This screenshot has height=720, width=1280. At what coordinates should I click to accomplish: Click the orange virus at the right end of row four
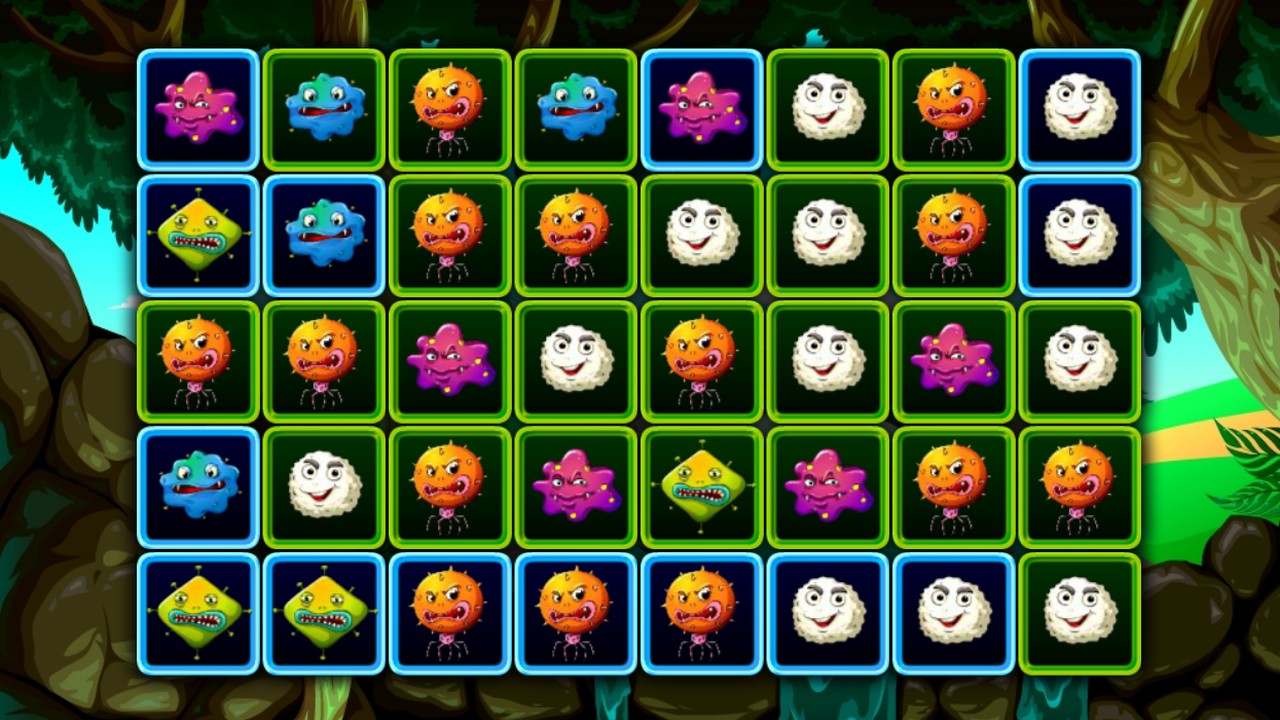click(x=1079, y=487)
